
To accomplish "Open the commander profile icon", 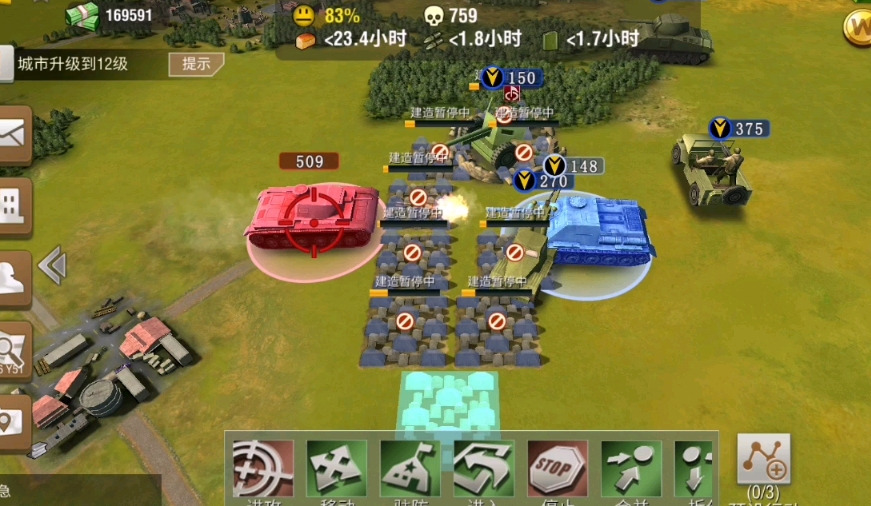I will tap(14, 277).
